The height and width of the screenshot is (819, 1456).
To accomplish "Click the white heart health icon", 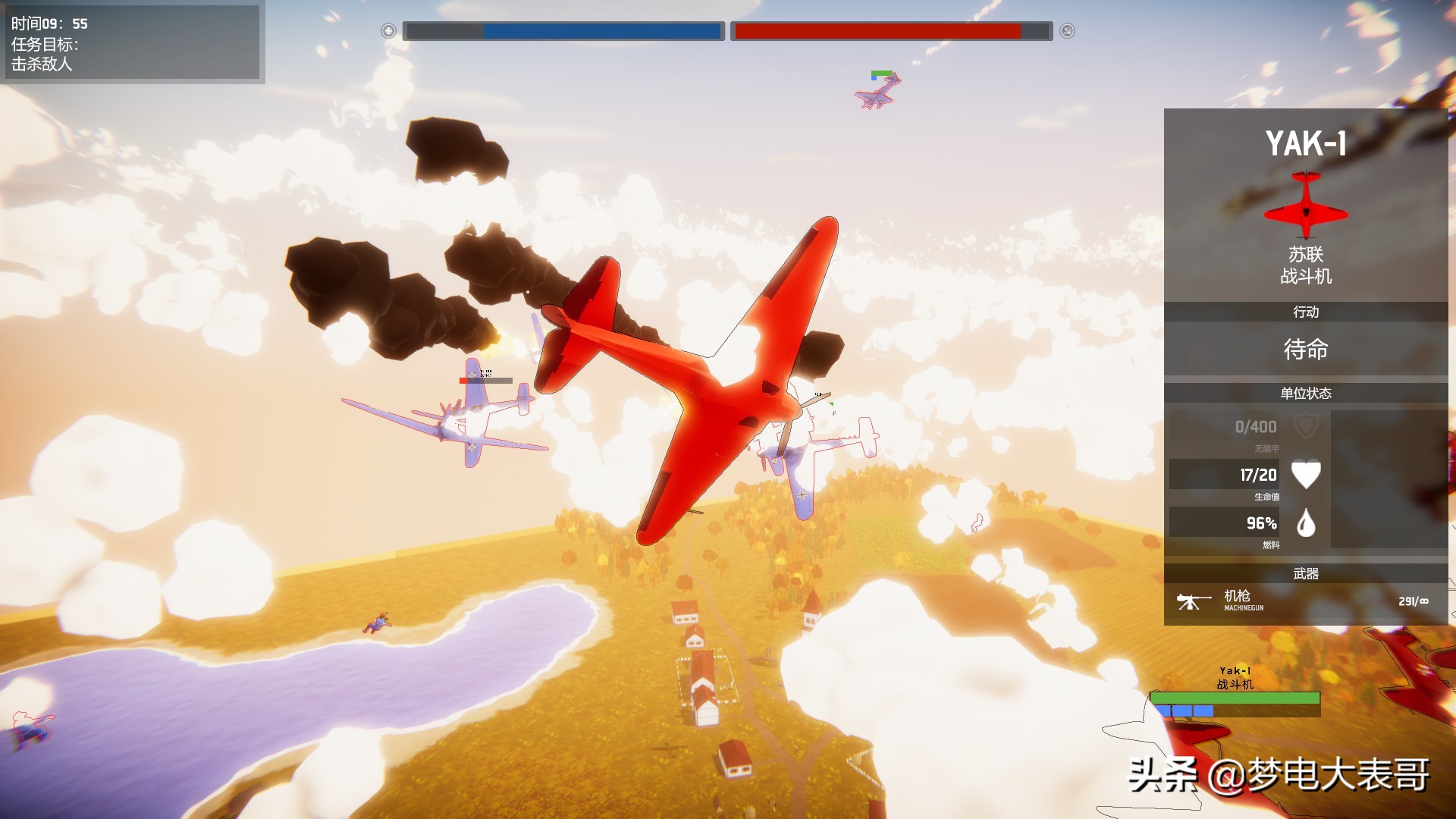I will coord(1306,475).
